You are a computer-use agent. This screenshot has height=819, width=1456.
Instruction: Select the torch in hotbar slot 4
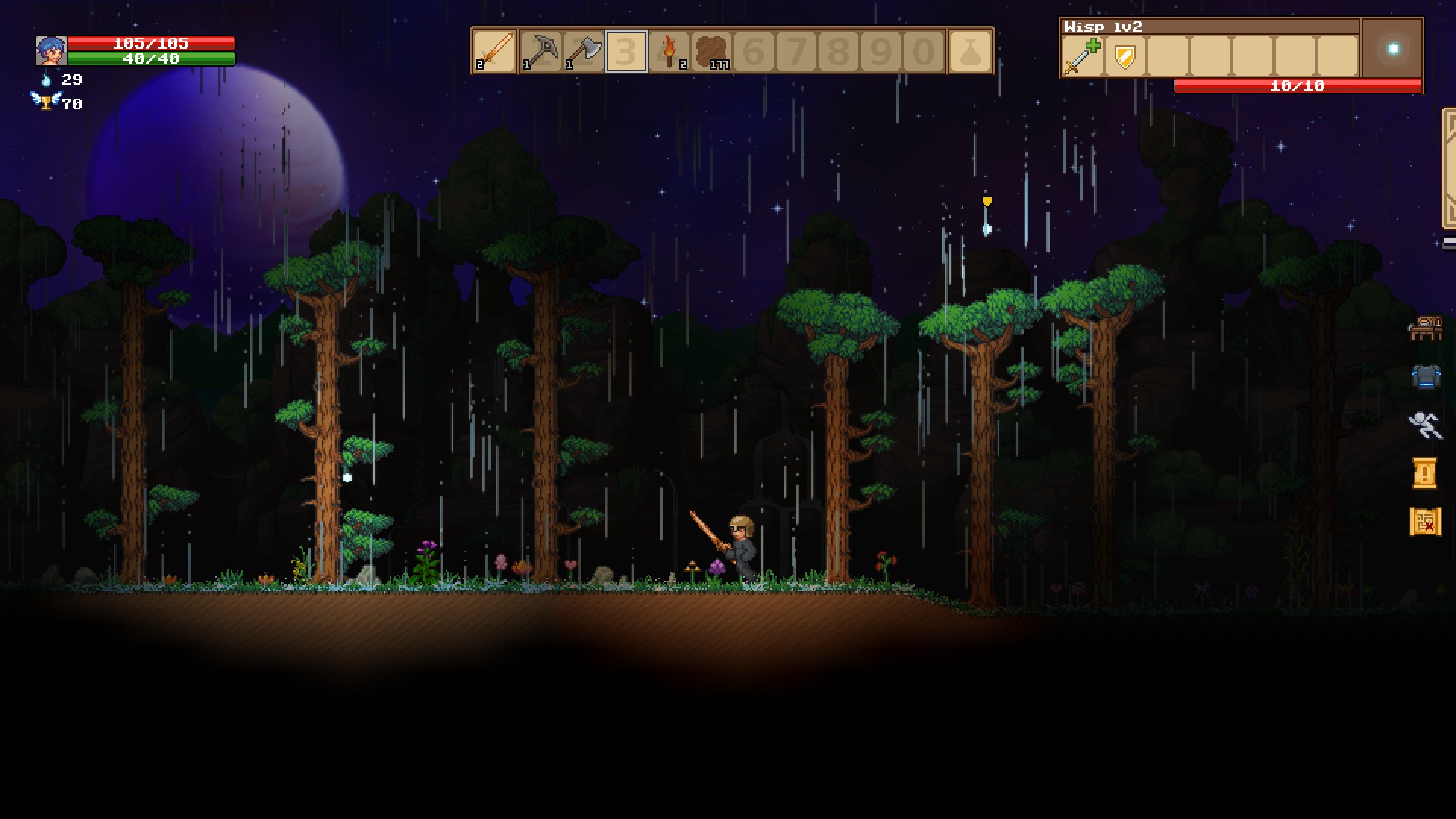669,52
